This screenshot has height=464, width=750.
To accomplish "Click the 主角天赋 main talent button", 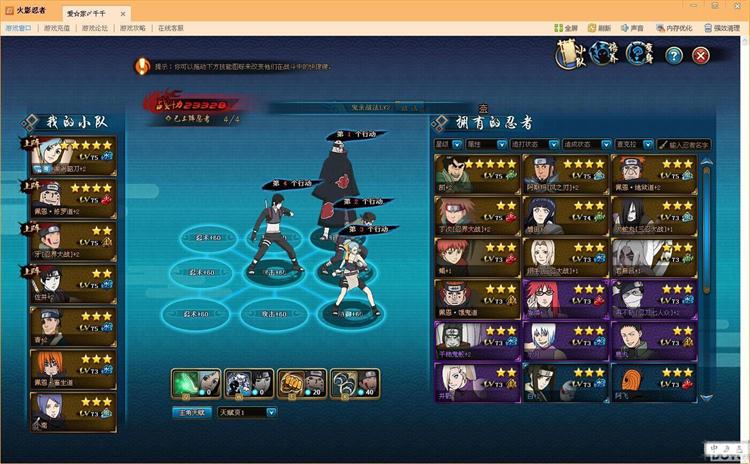I will pyautogui.click(x=192, y=412).
